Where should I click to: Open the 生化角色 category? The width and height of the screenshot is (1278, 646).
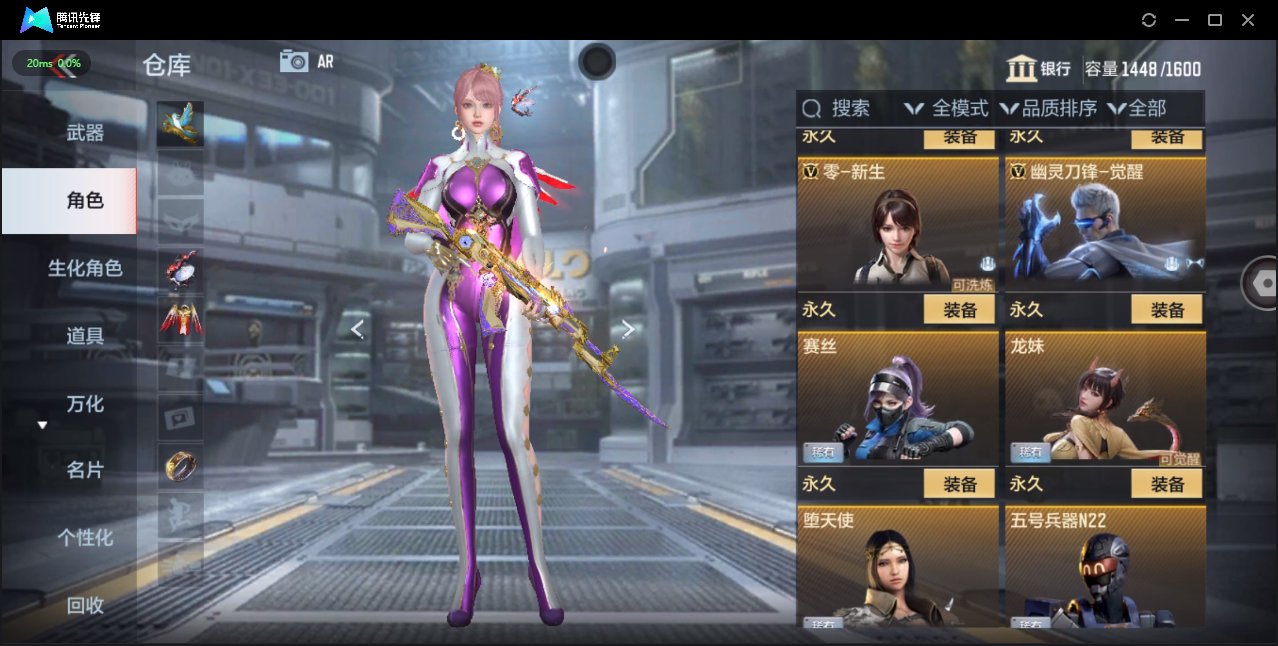click(85, 268)
